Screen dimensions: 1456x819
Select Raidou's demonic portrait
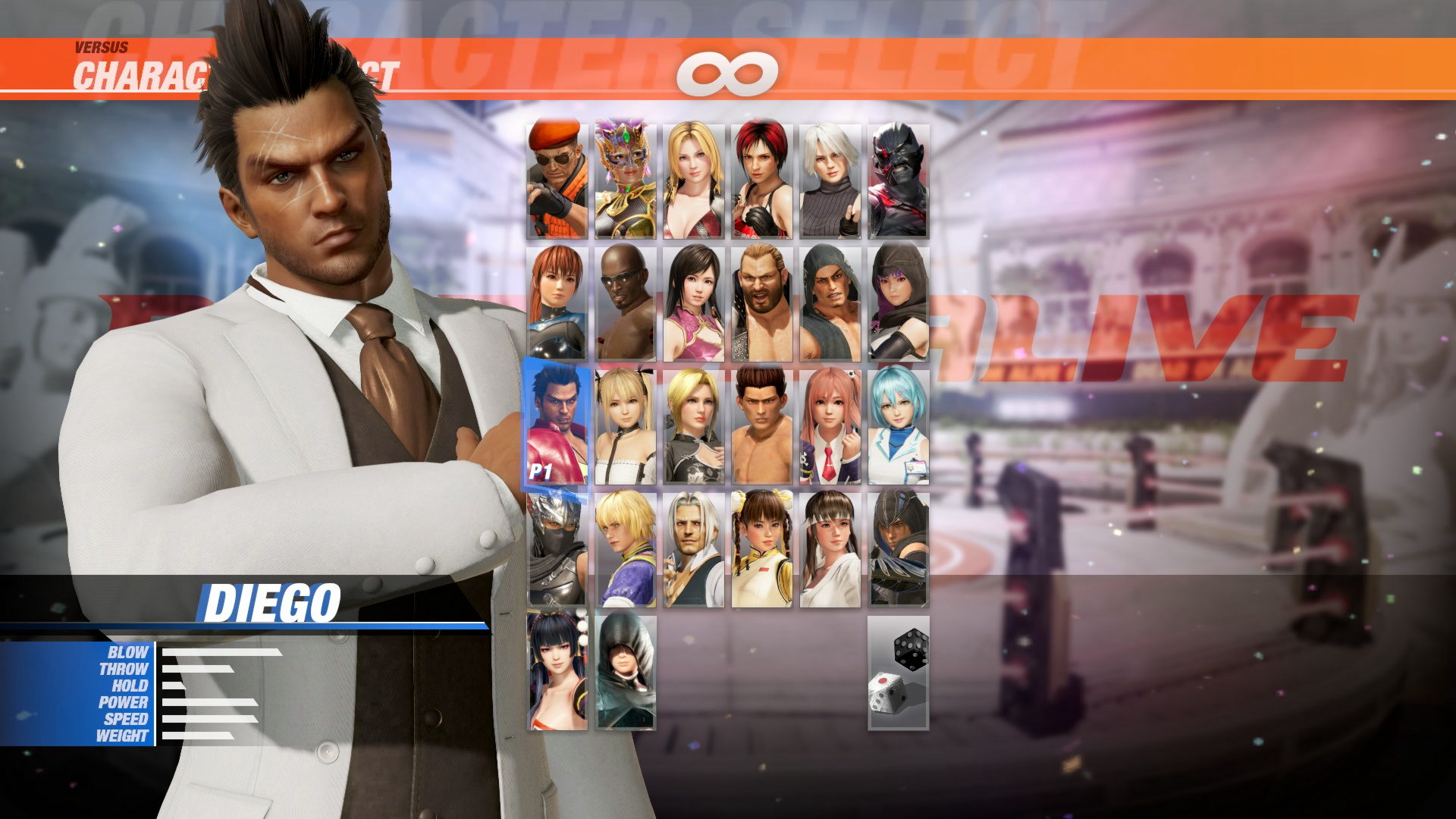(x=899, y=178)
